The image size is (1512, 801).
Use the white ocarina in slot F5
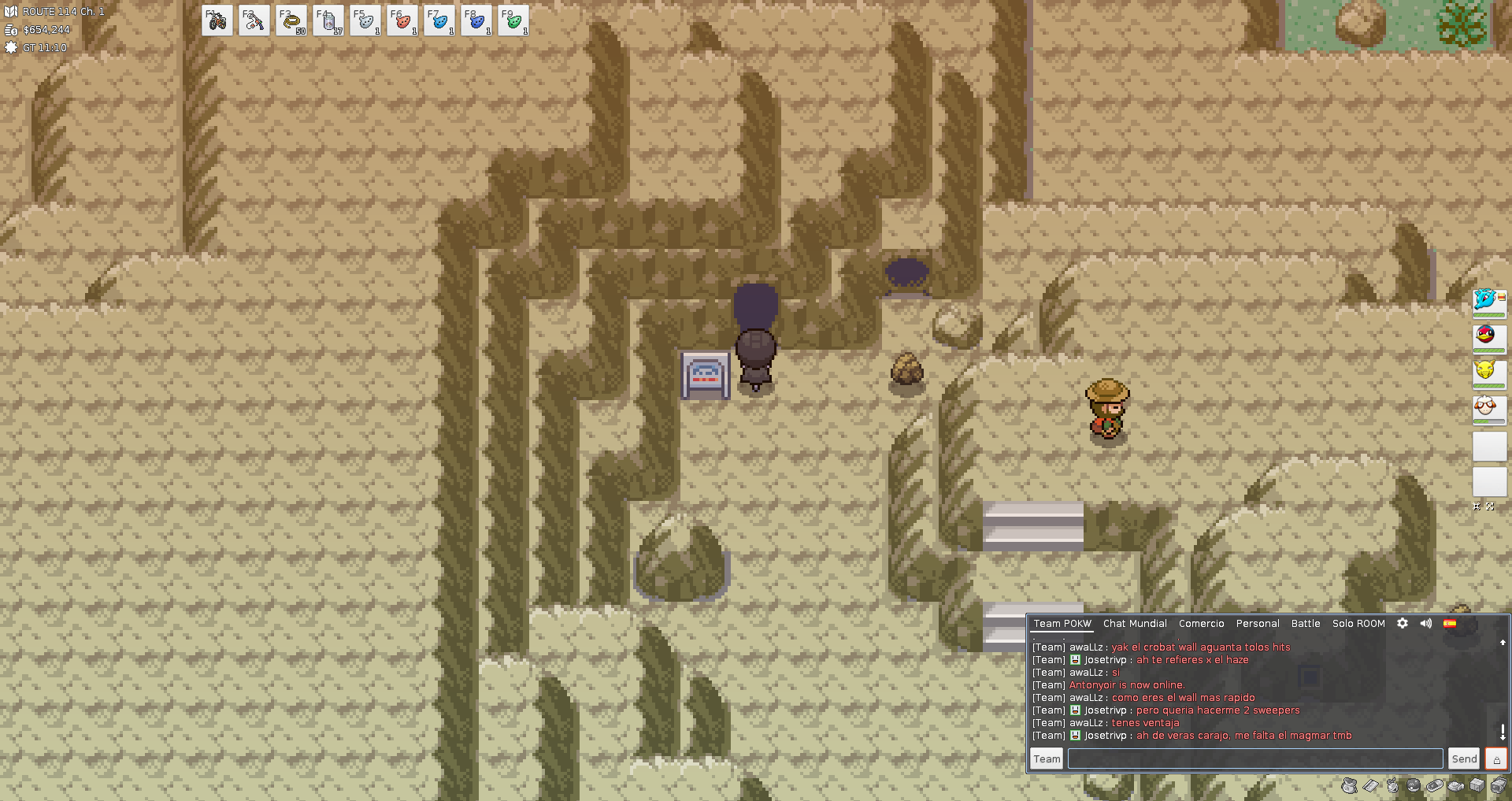(365, 21)
